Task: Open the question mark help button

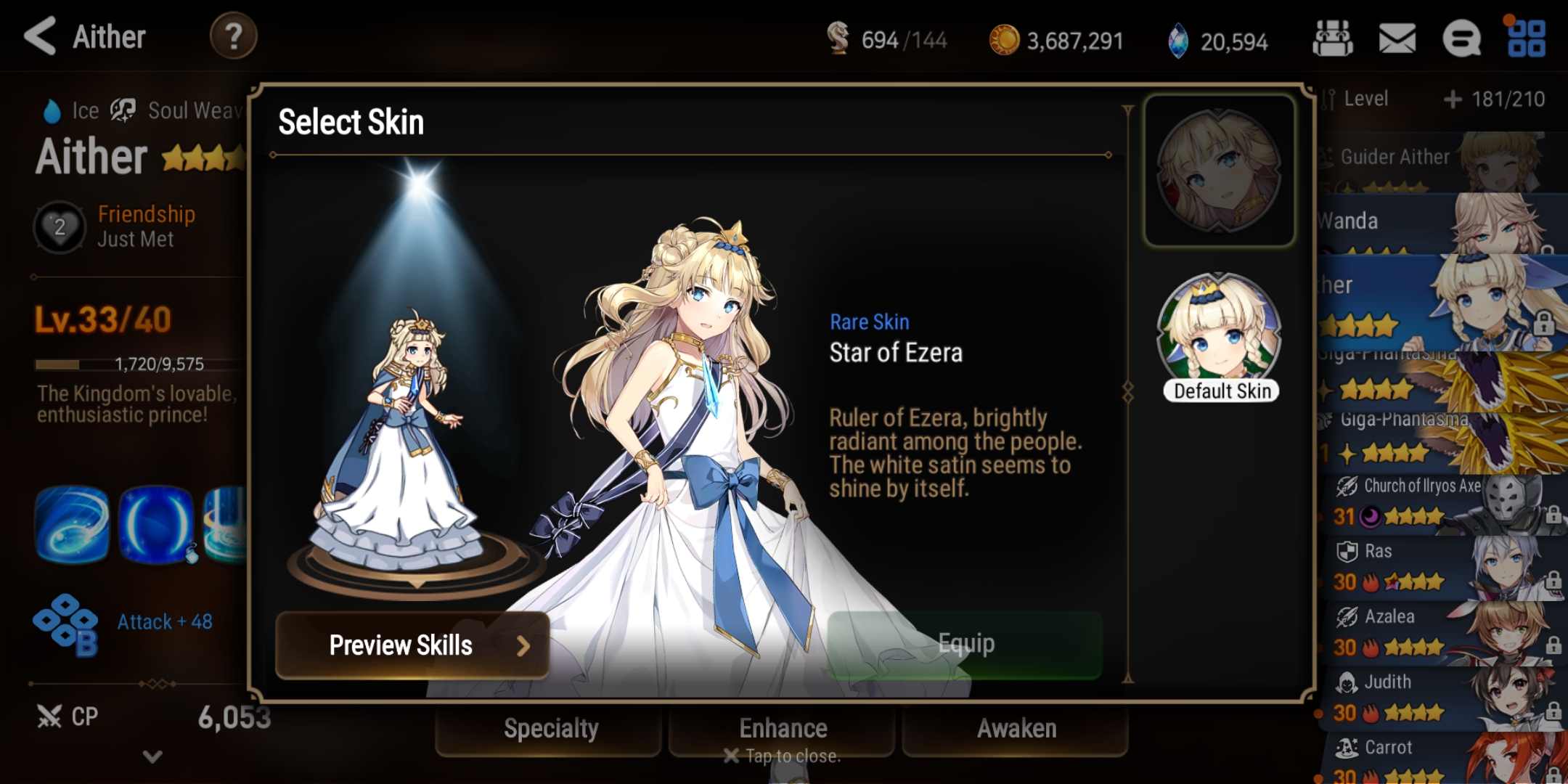Action: tap(233, 36)
